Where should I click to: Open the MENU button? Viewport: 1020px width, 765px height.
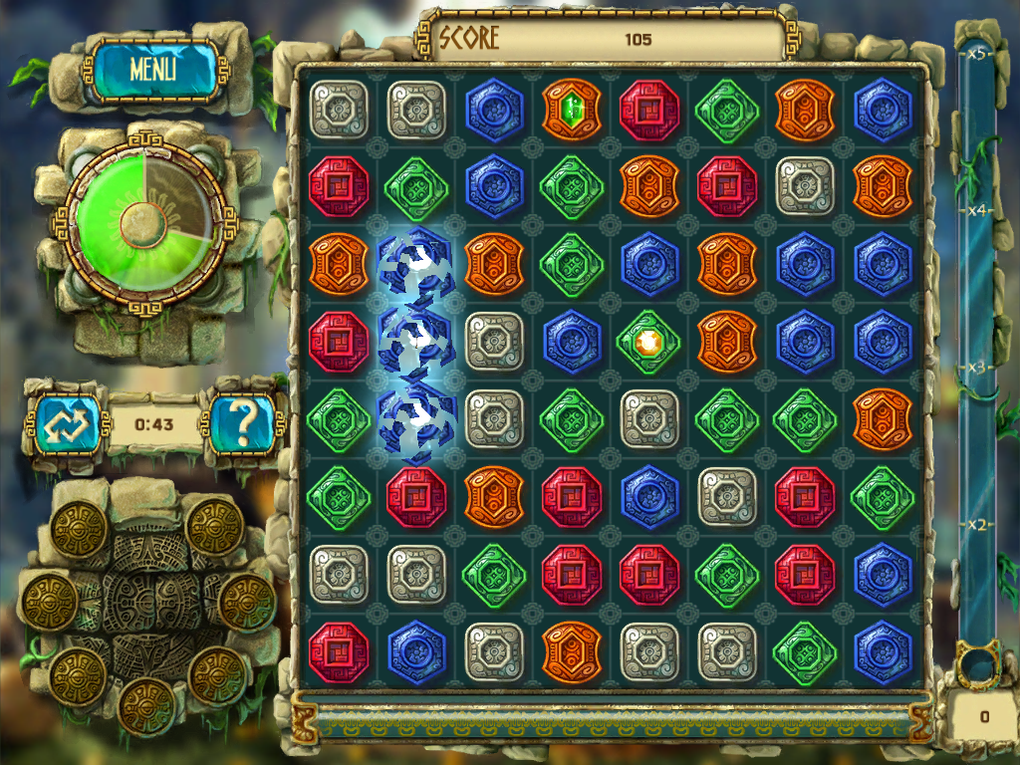click(153, 69)
